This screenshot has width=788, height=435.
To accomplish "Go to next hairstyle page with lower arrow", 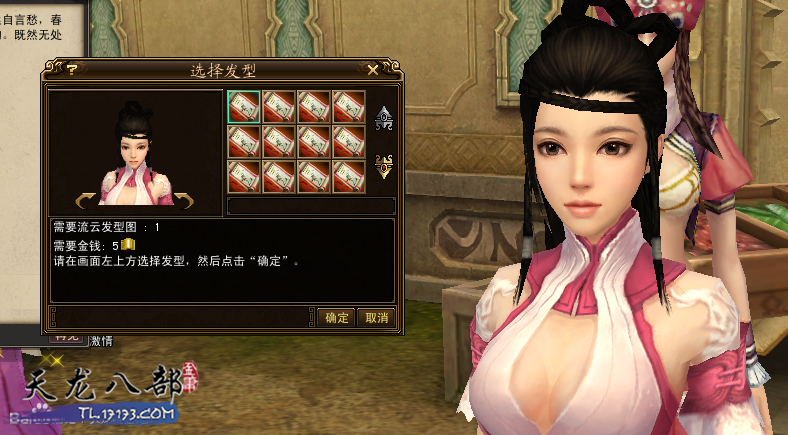I will tap(383, 166).
